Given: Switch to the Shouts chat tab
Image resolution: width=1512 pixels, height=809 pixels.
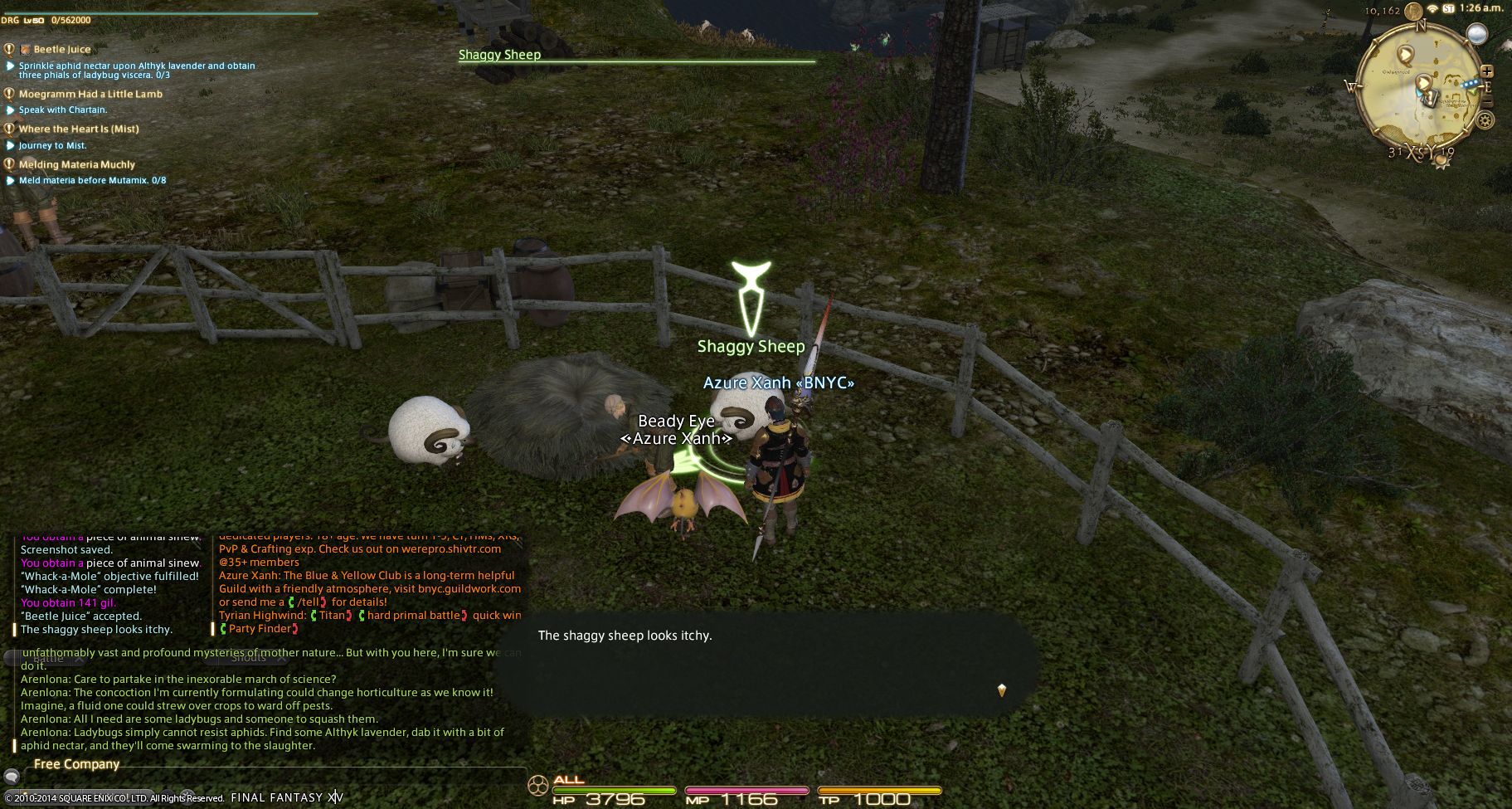Looking at the screenshot, I should [x=248, y=658].
